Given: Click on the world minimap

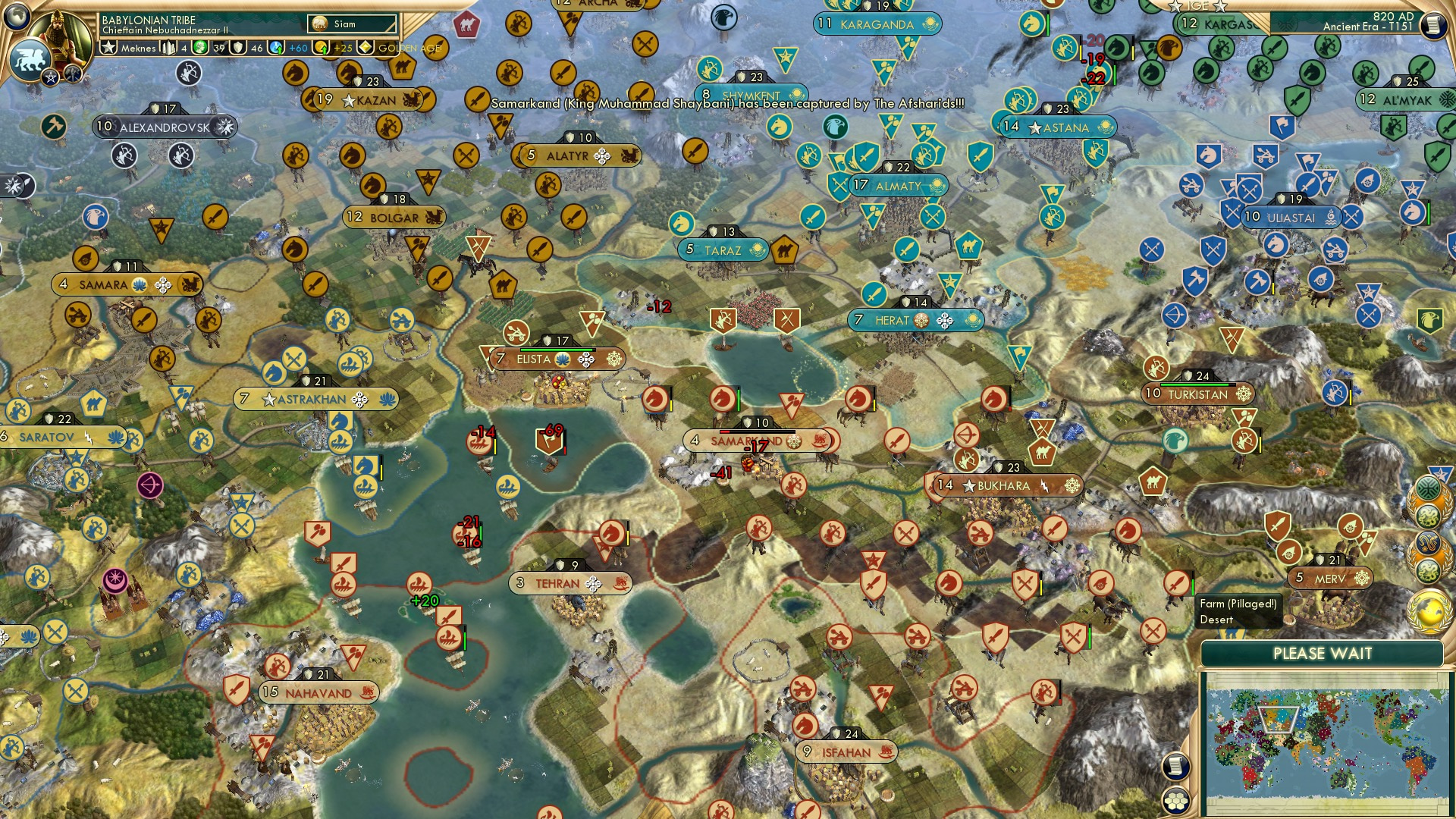Looking at the screenshot, I should click(1323, 742).
